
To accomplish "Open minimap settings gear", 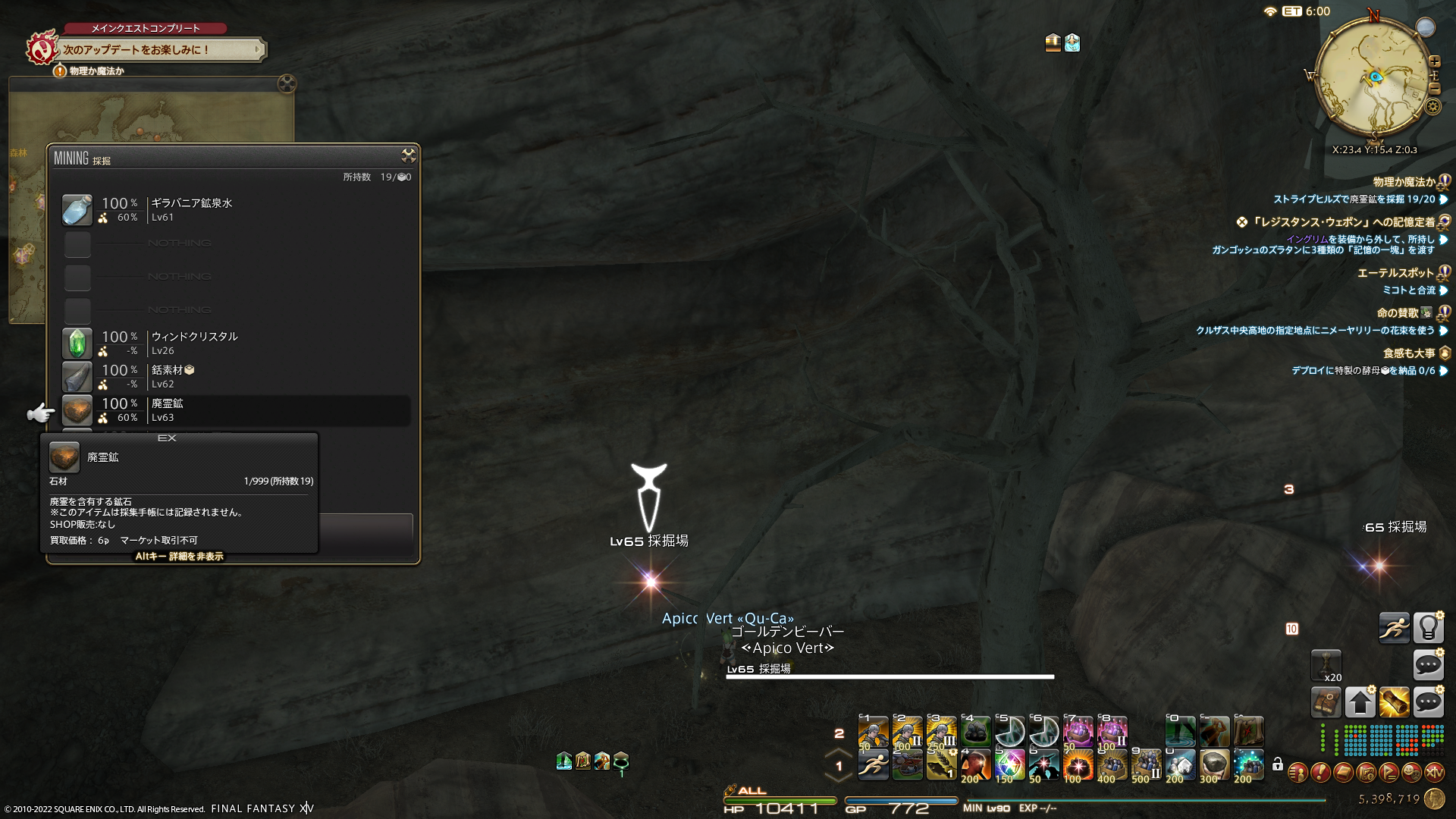I will [1432, 106].
